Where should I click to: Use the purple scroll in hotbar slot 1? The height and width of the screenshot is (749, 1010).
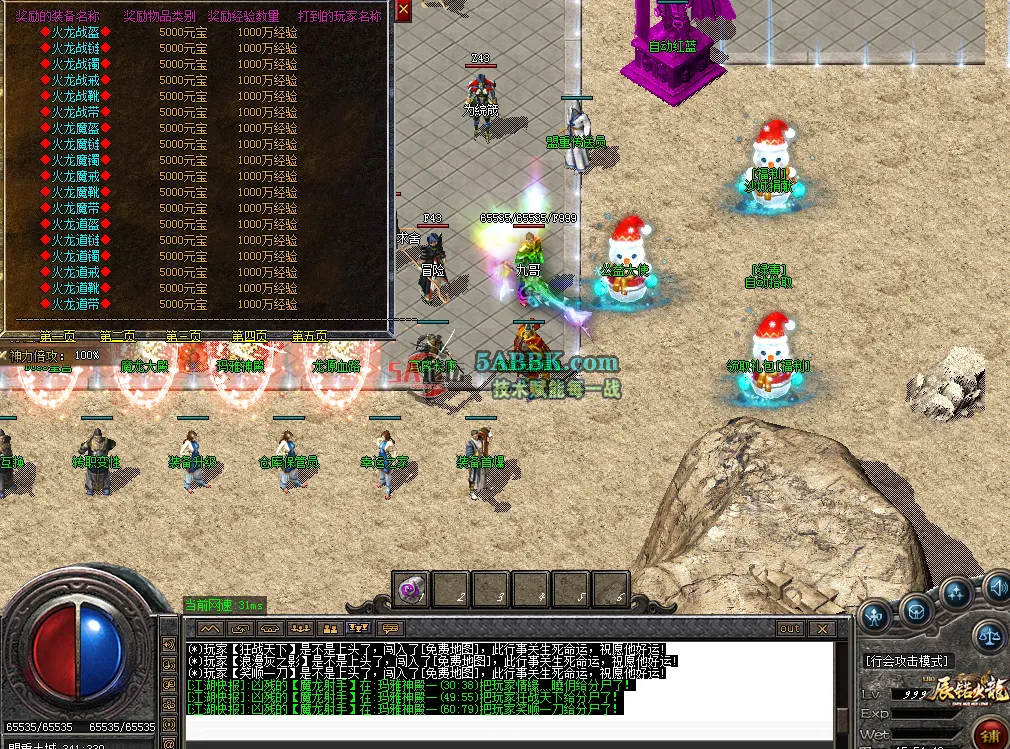point(410,590)
